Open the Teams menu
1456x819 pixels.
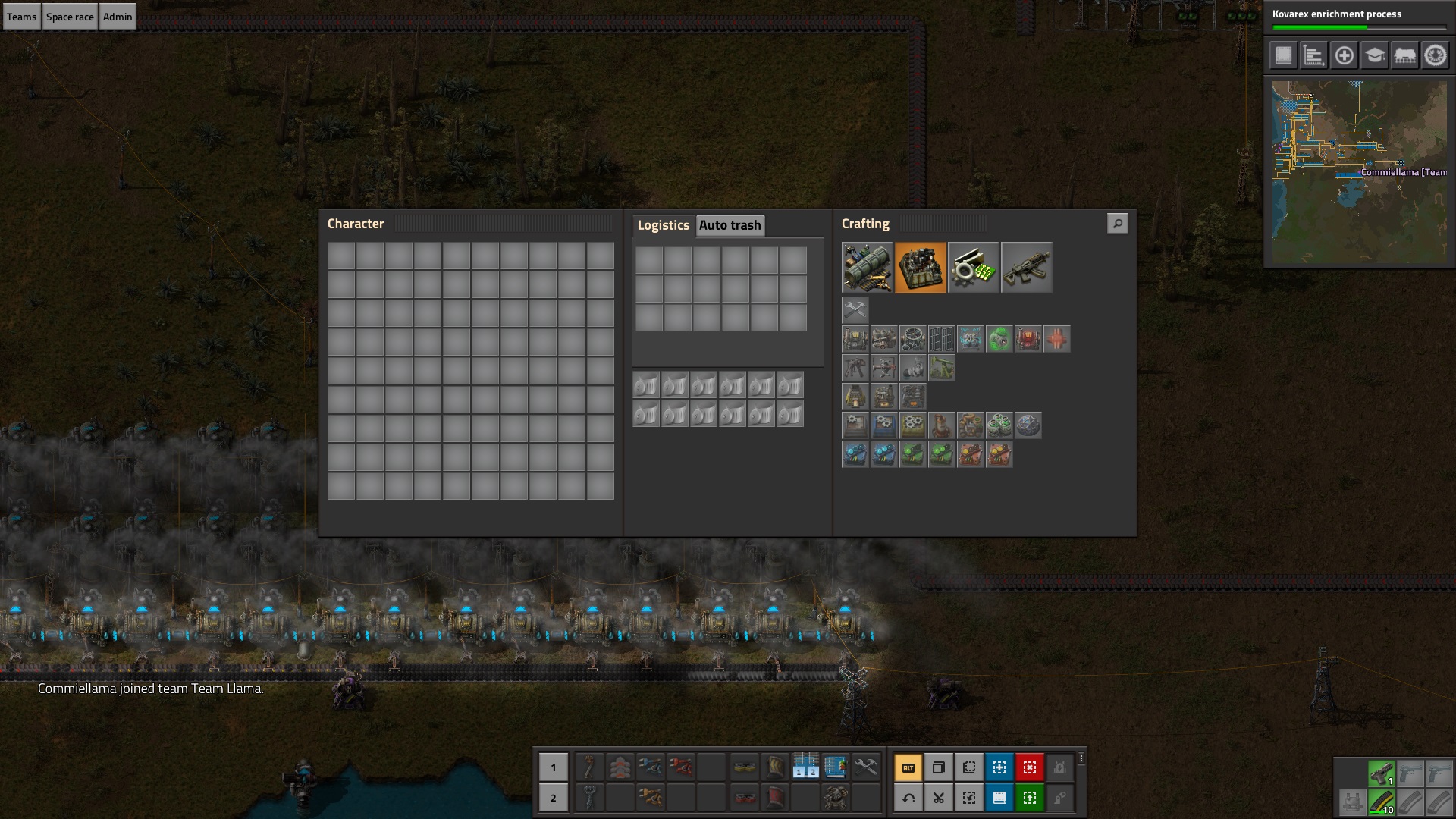(21, 17)
